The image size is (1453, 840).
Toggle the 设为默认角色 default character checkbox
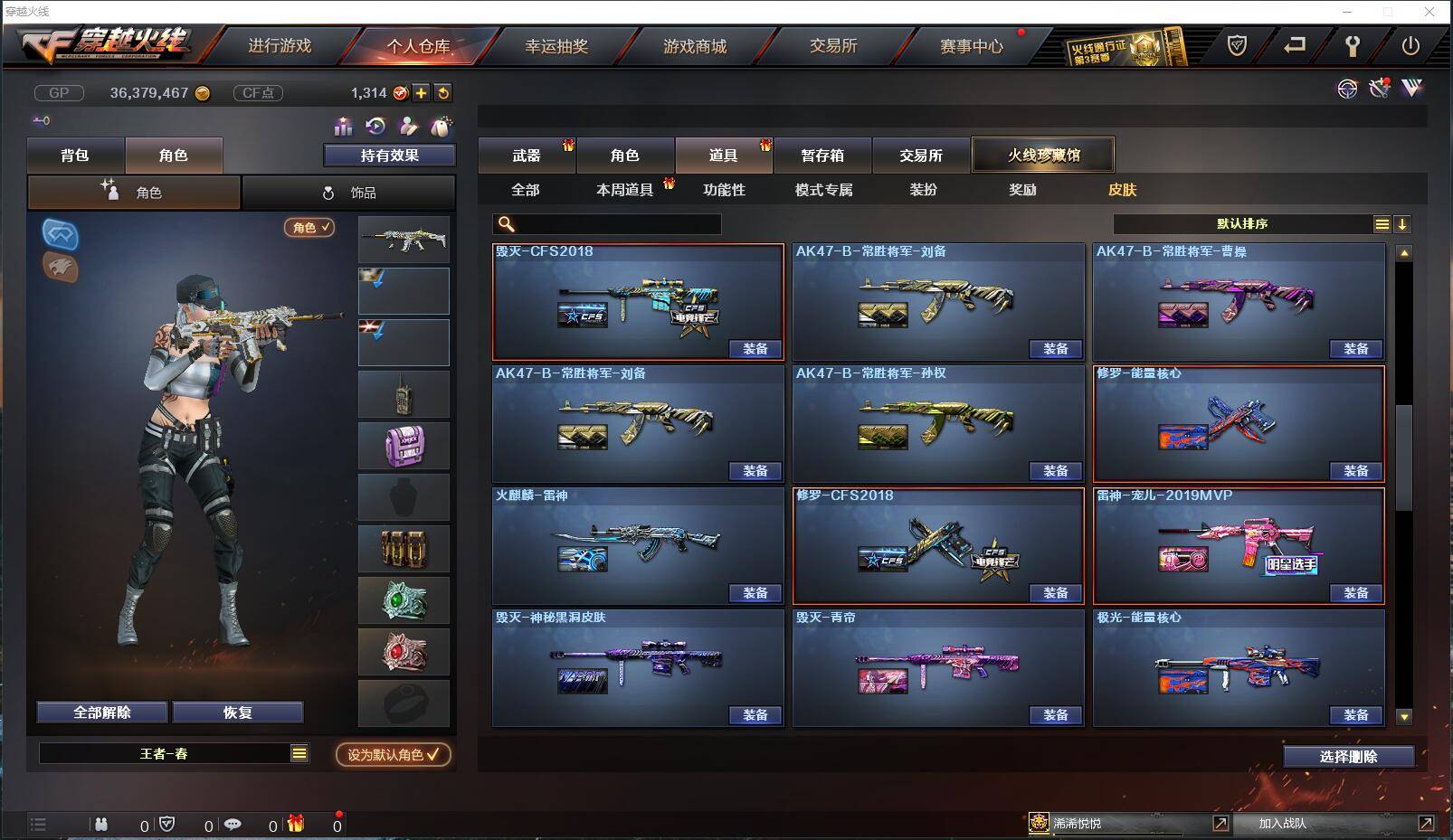click(x=391, y=757)
